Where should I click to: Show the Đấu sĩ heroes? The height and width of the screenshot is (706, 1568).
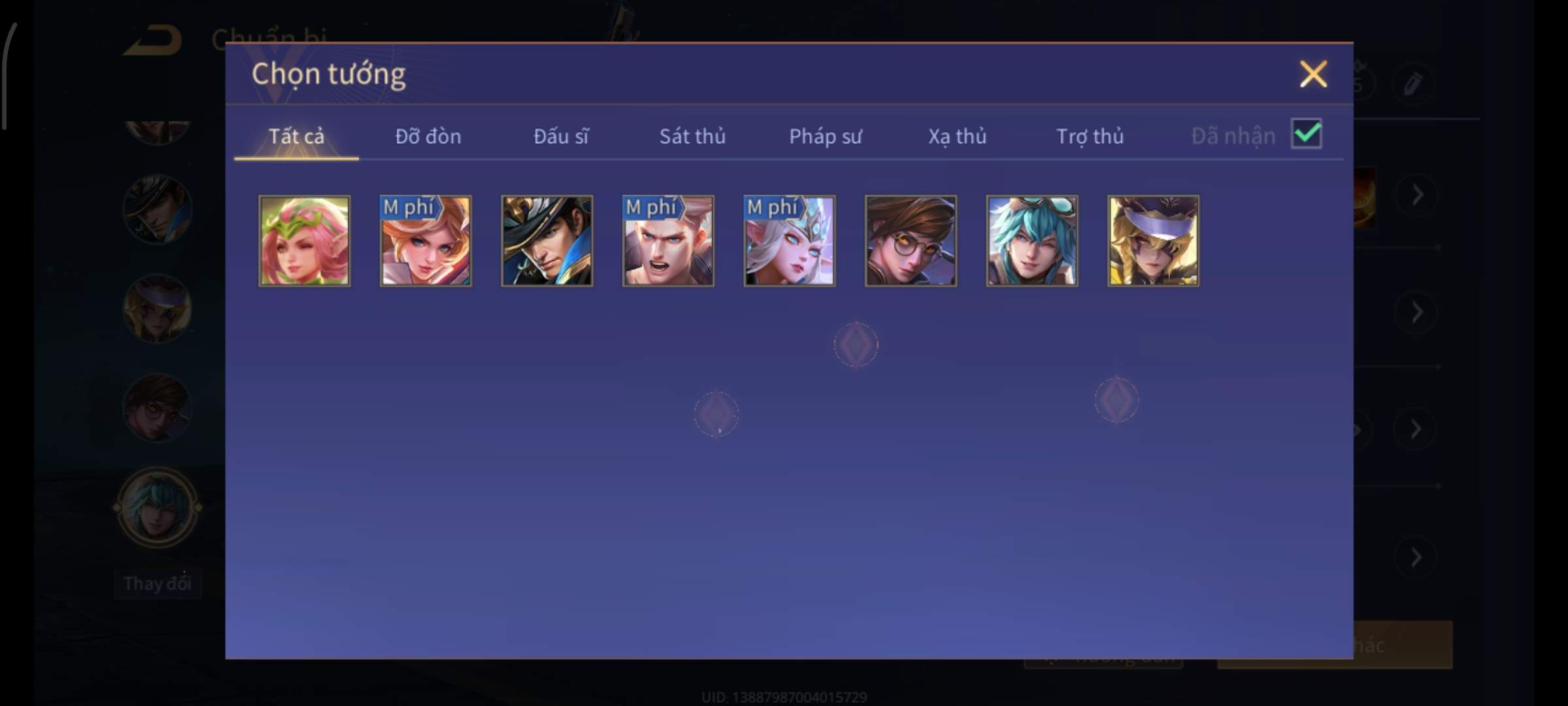click(x=561, y=136)
